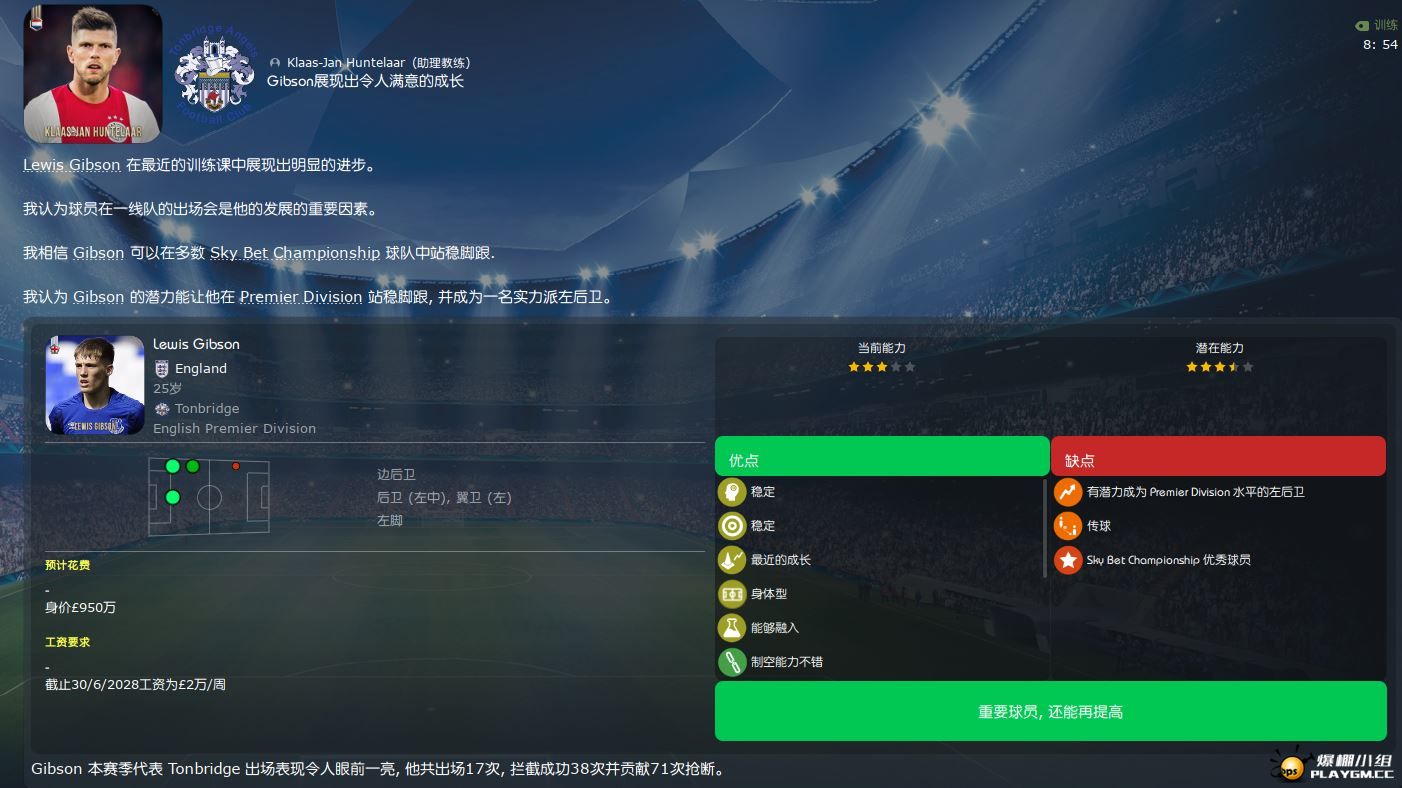The height and width of the screenshot is (788, 1402).
Task: Select the 制空能力不错 strength entry
Action: (786, 662)
